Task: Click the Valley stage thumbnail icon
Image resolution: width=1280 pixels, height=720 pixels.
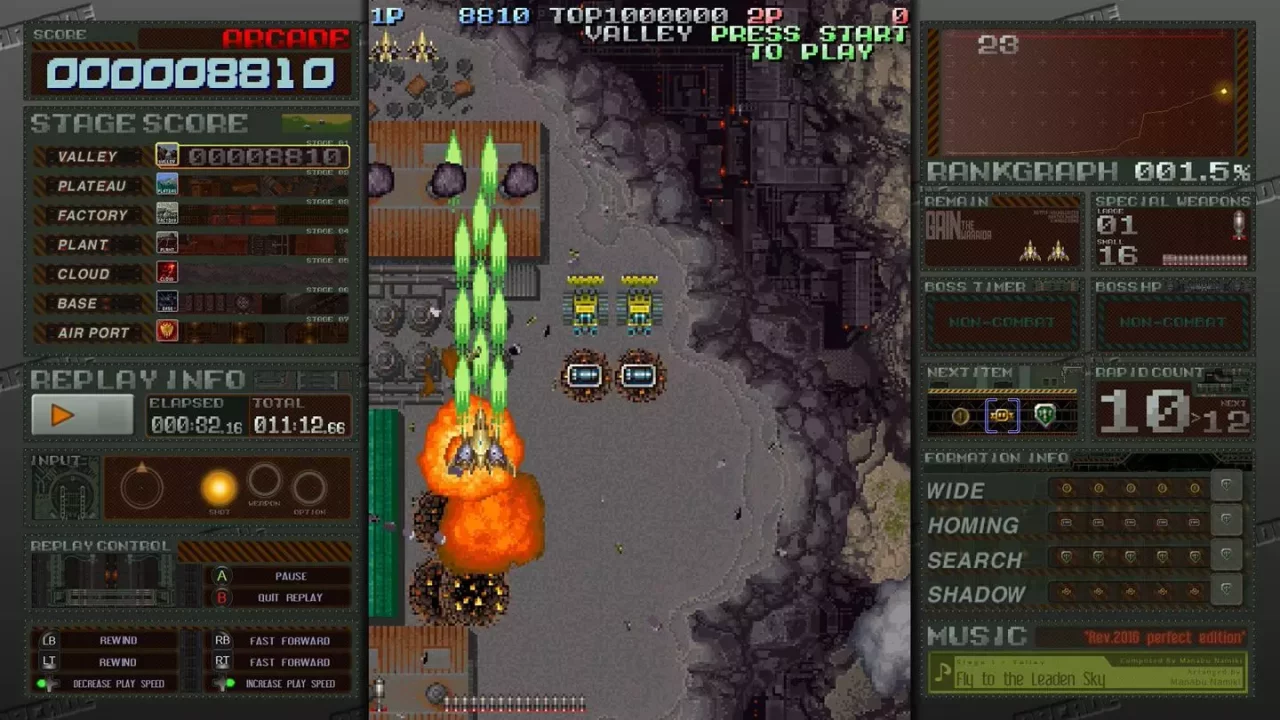Action: pos(167,152)
